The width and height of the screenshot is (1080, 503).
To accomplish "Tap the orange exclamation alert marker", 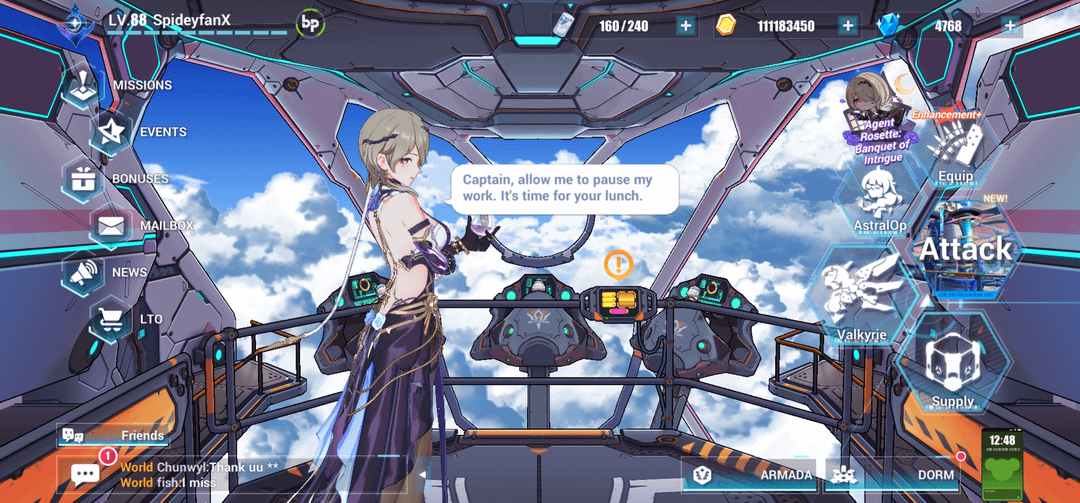I will [x=618, y=264].
